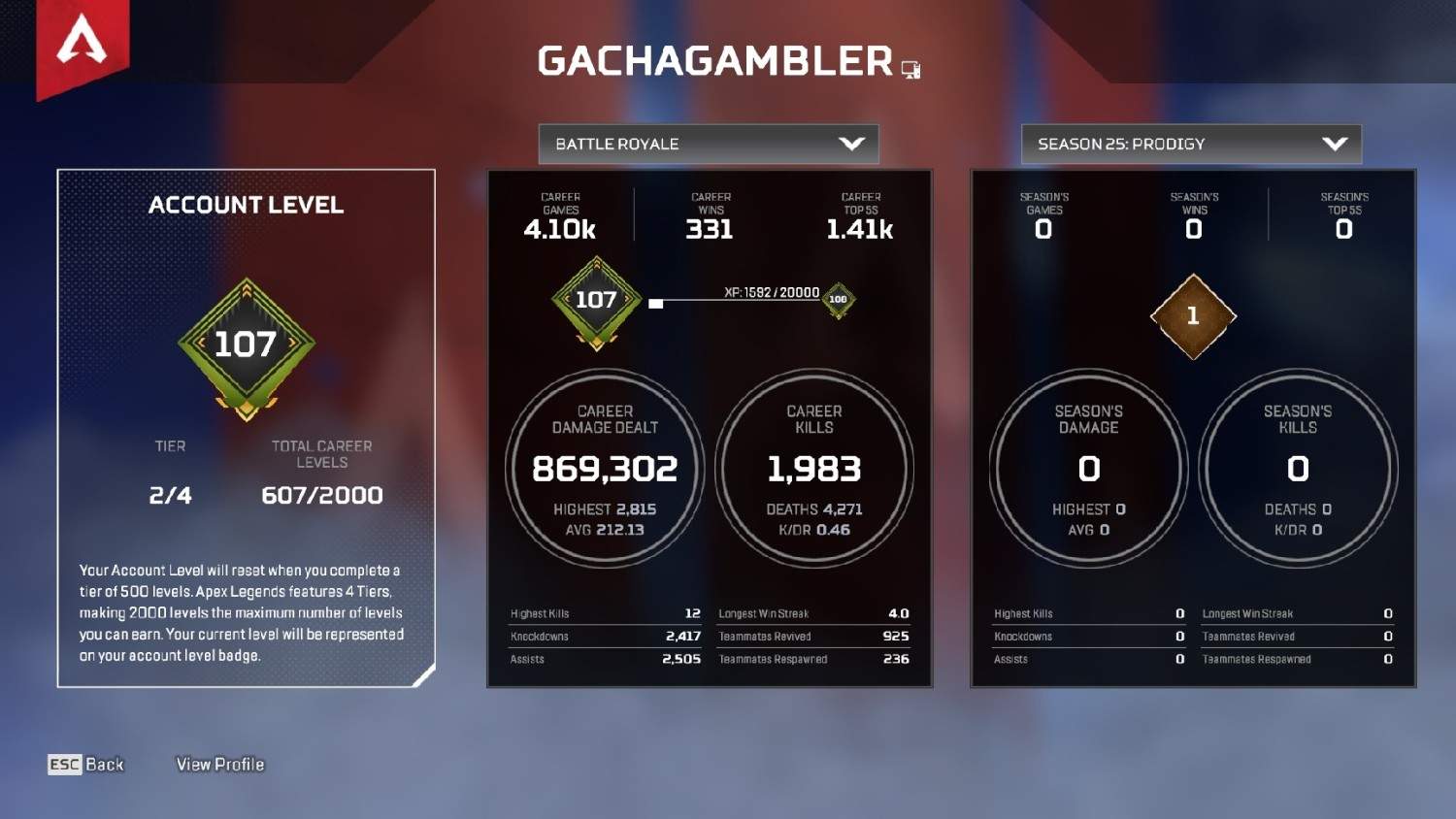
Task: Click the Account Level badge showing 107
Action: pyautogui.click(x=246, y=344)
